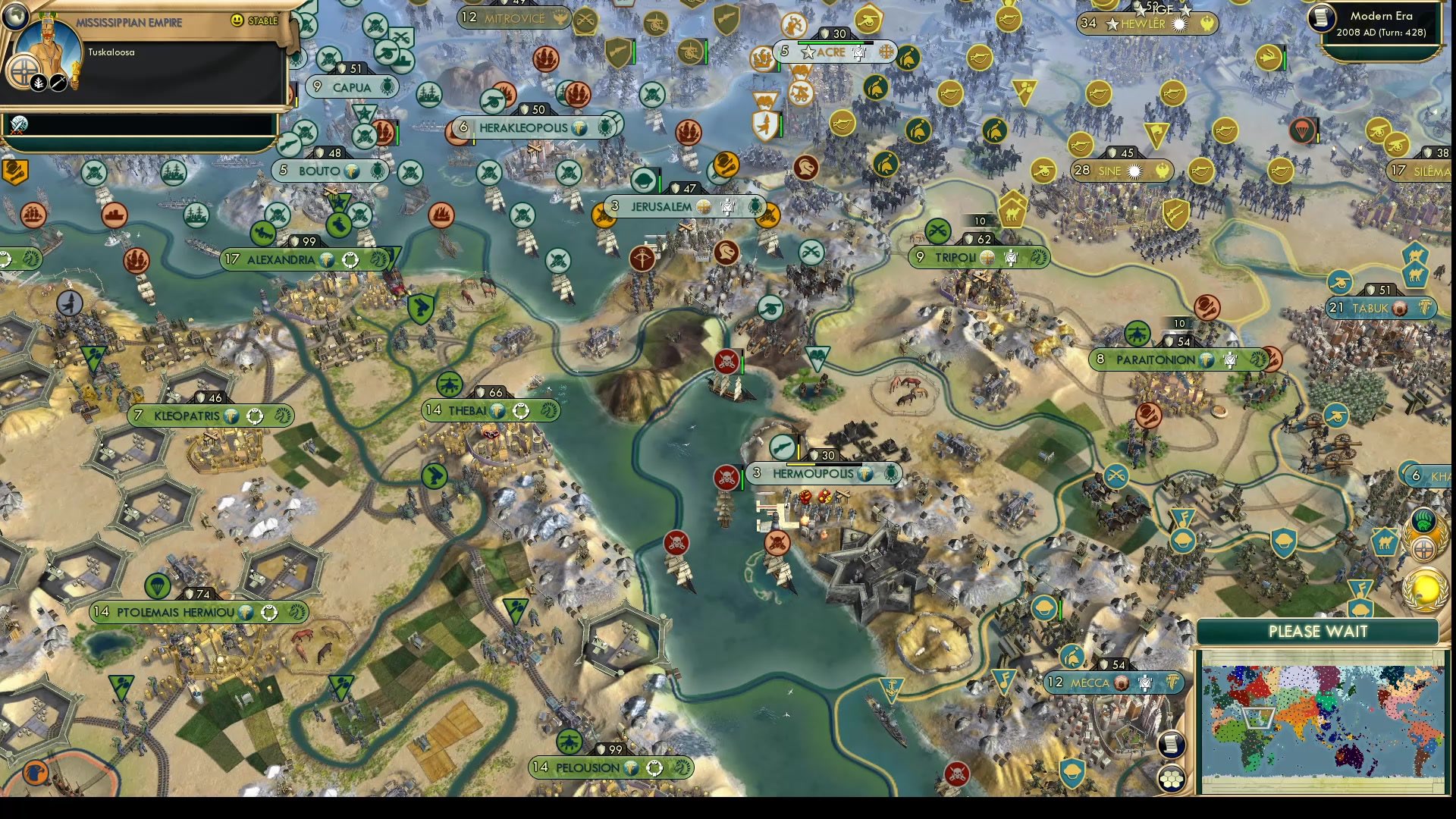Image resolution: width=1456 pixels, height=819 pixels.
Task: Click Acre's city growth progress bar
Action: click(x=834, y=42)
